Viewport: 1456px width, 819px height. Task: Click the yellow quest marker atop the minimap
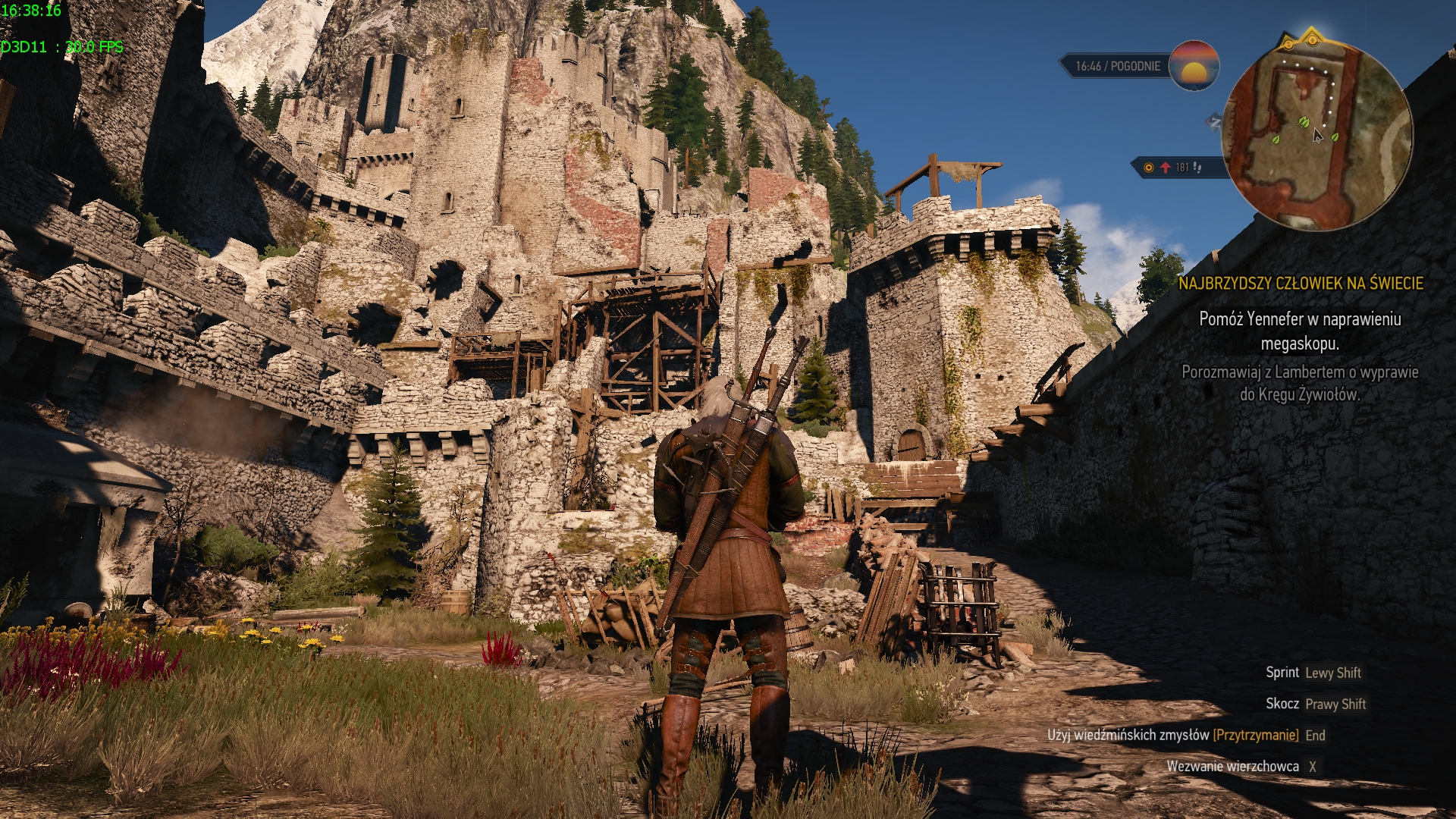pyautogui.click(x=1312, y=37)
